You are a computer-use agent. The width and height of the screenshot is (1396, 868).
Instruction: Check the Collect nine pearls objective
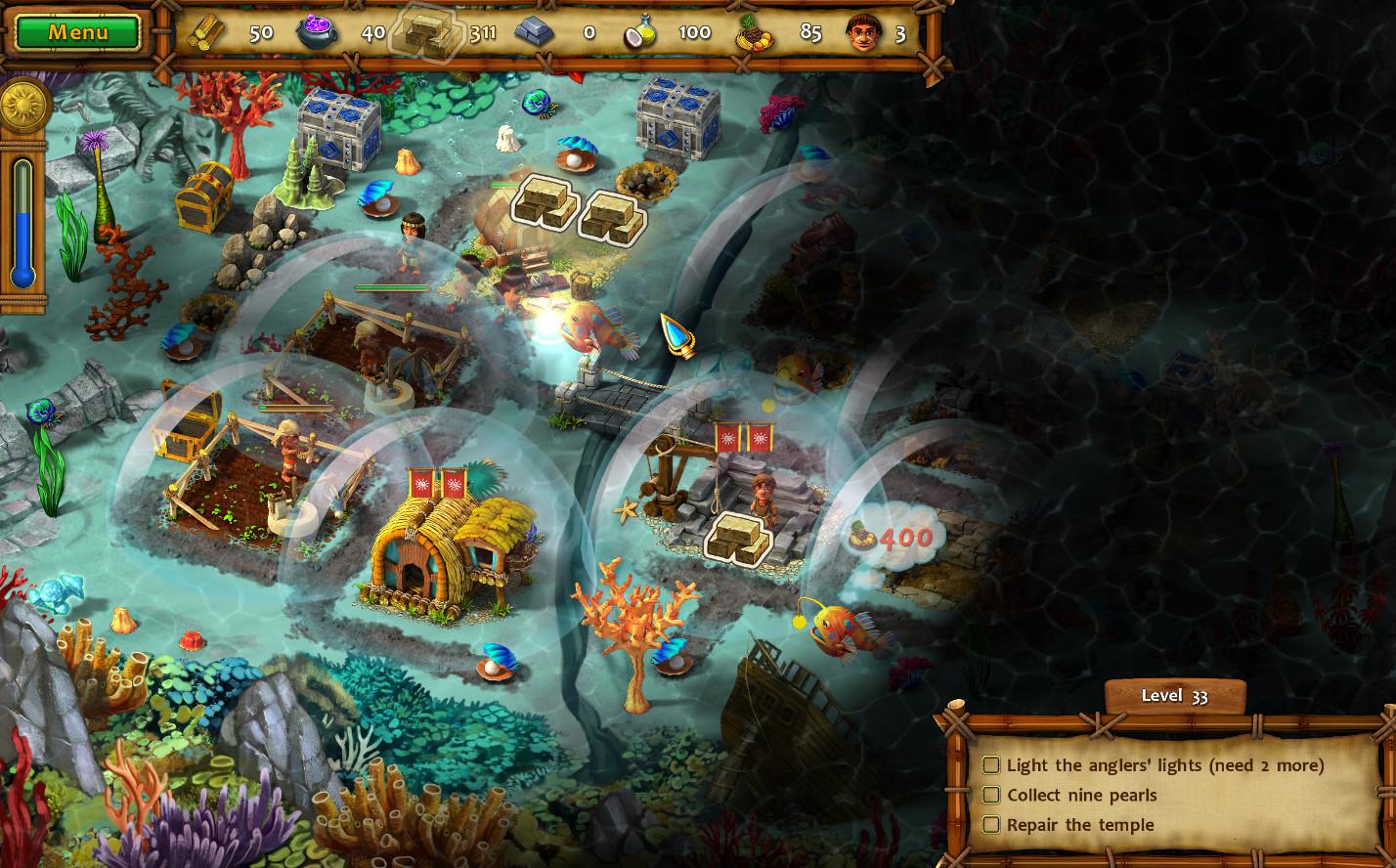[x=991, y=796]
